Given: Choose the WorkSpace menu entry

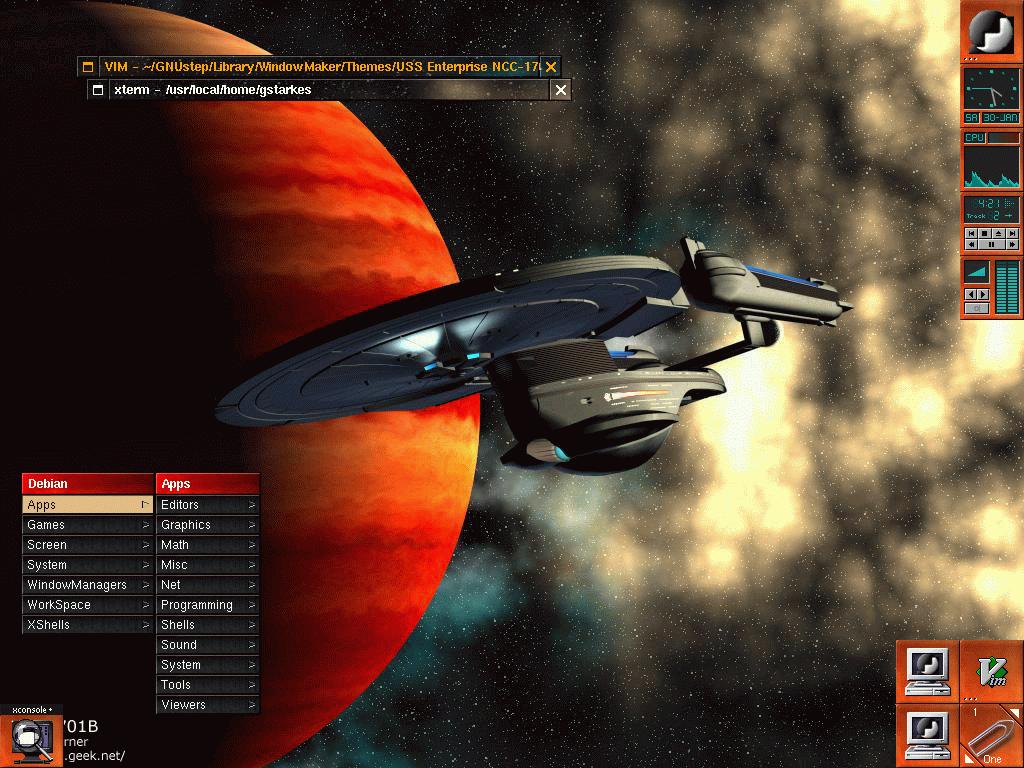Looking at the screenshot, I should (x=88, y=605).
